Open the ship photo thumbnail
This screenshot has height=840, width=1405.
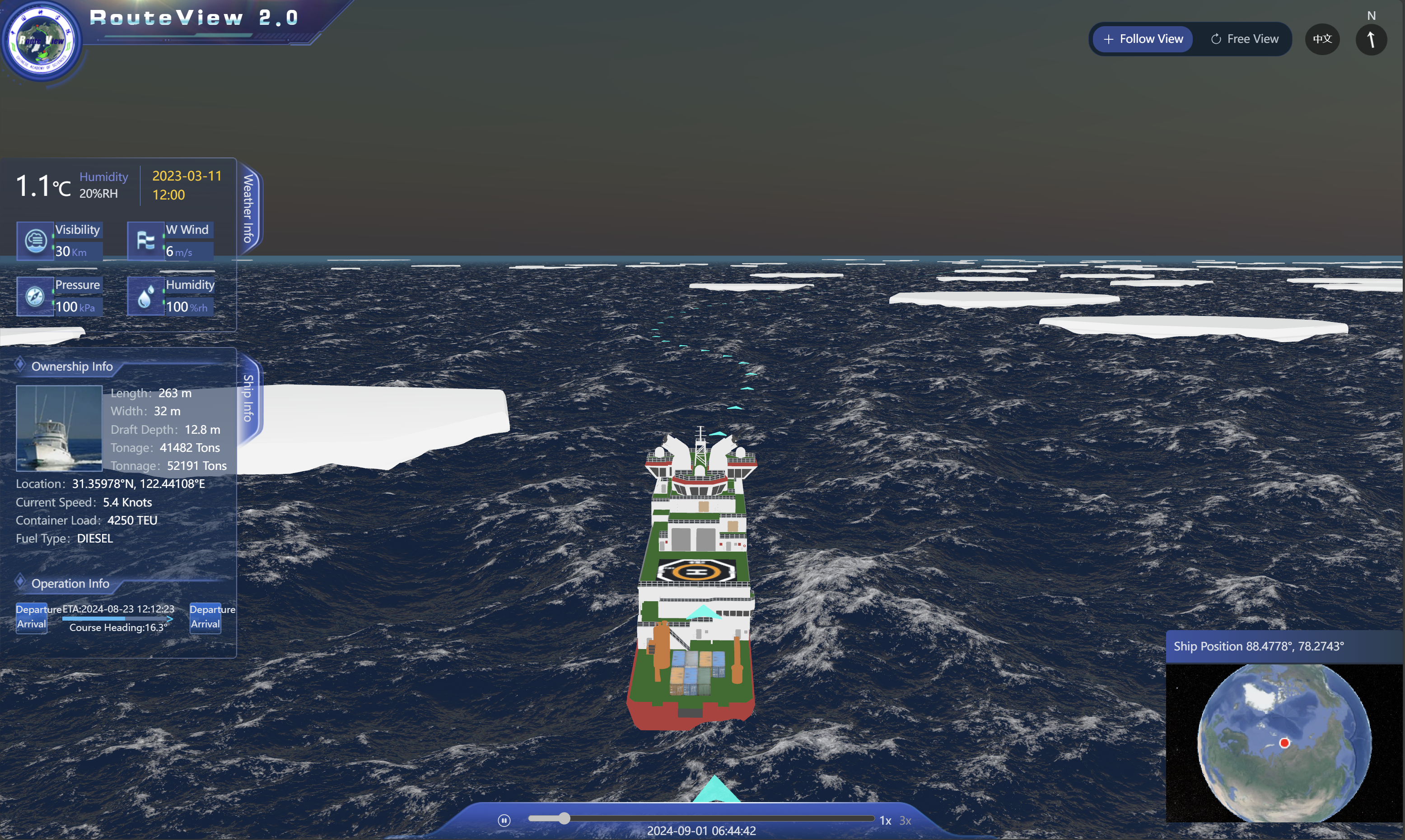point(59,428)
